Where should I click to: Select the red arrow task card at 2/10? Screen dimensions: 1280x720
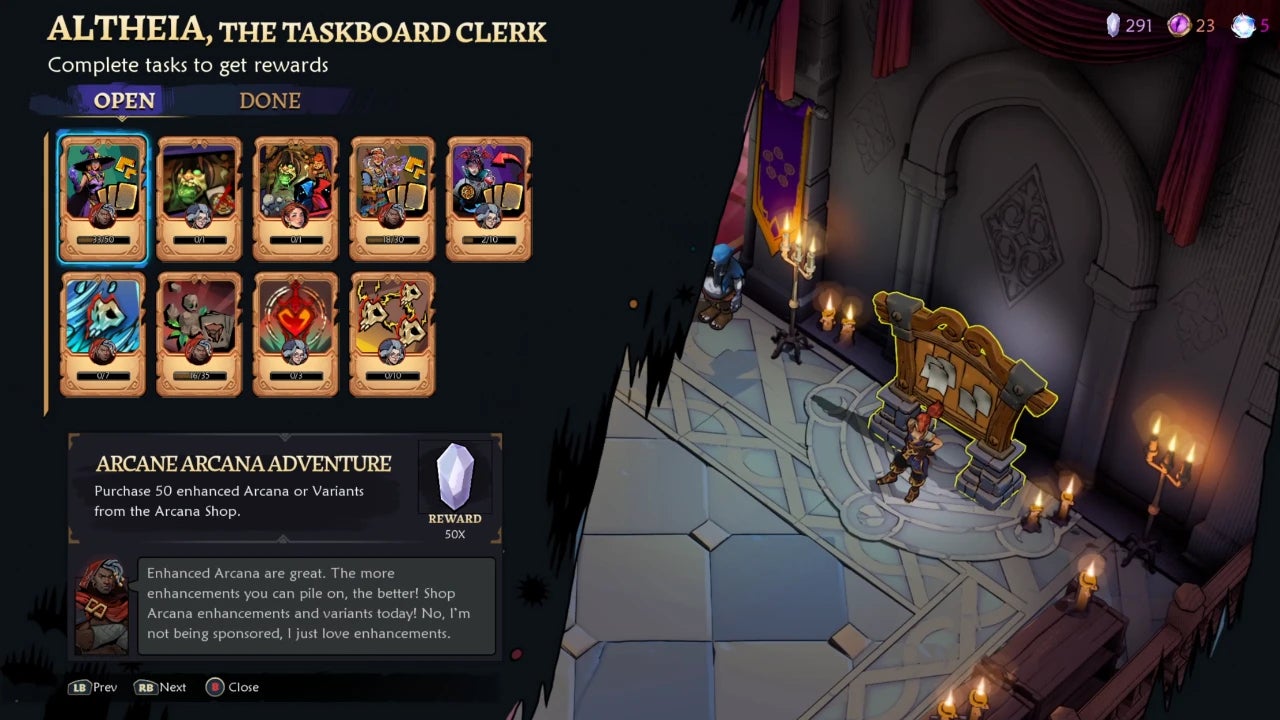[488, 198]
